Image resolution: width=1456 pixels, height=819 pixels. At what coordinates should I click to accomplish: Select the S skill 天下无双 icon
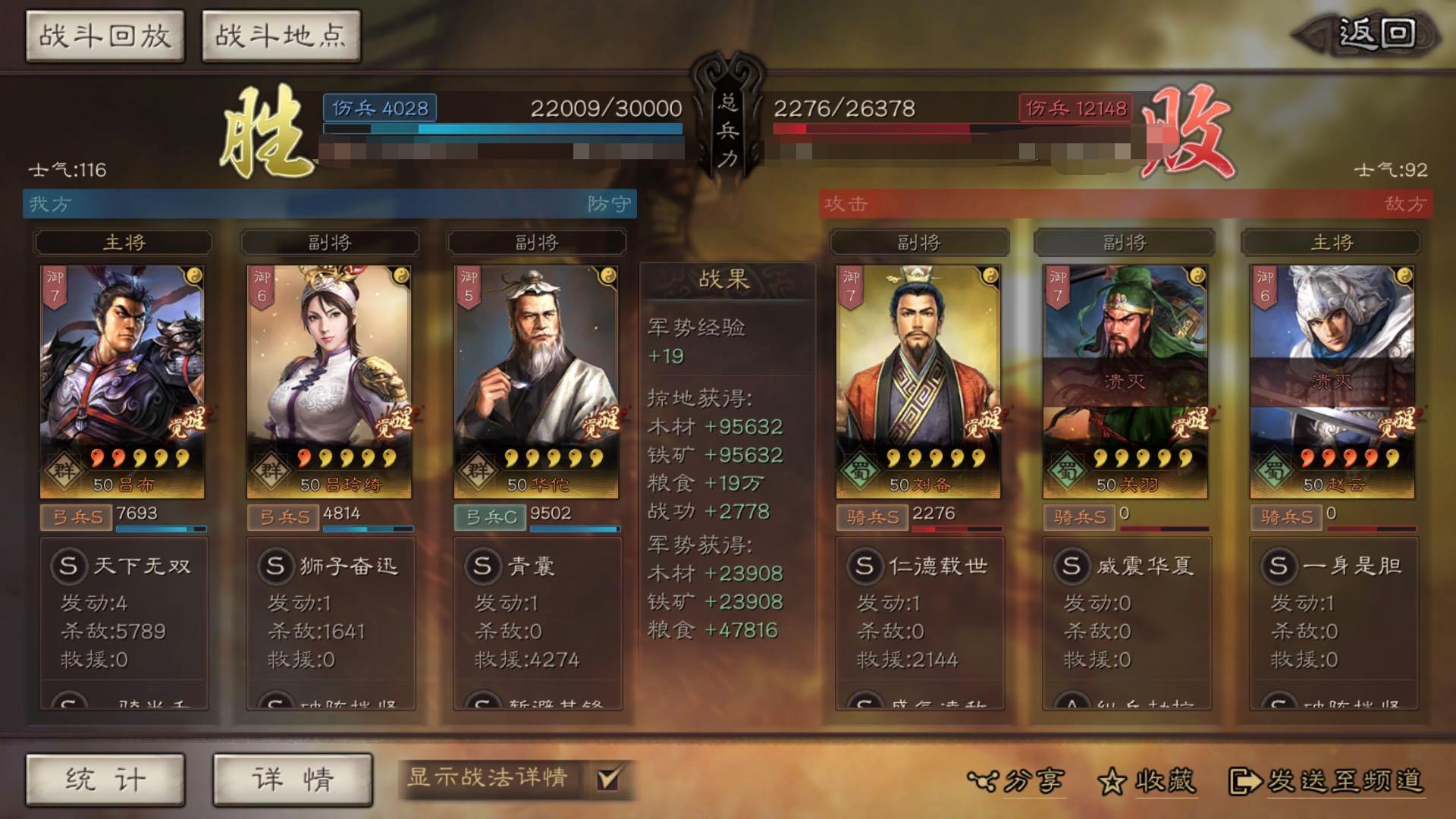pyautogui.click(x=71, y=565)
